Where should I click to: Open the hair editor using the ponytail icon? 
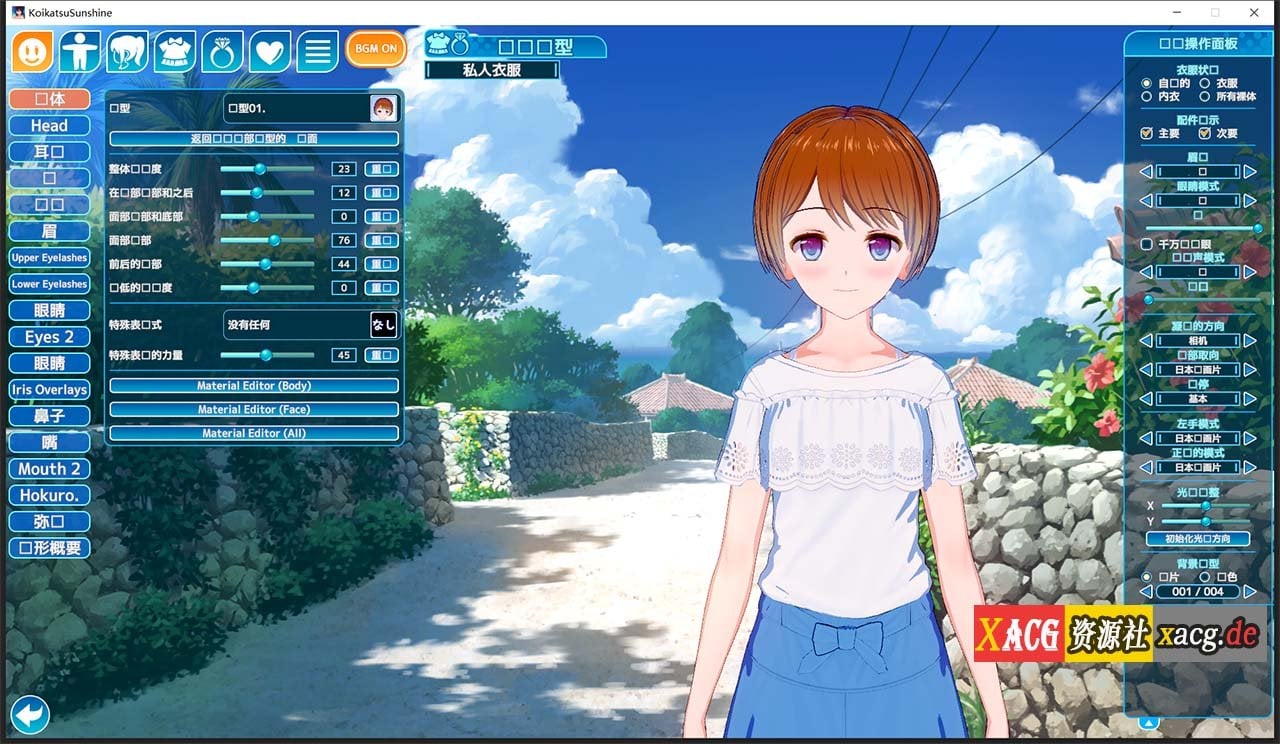point(127,49)
